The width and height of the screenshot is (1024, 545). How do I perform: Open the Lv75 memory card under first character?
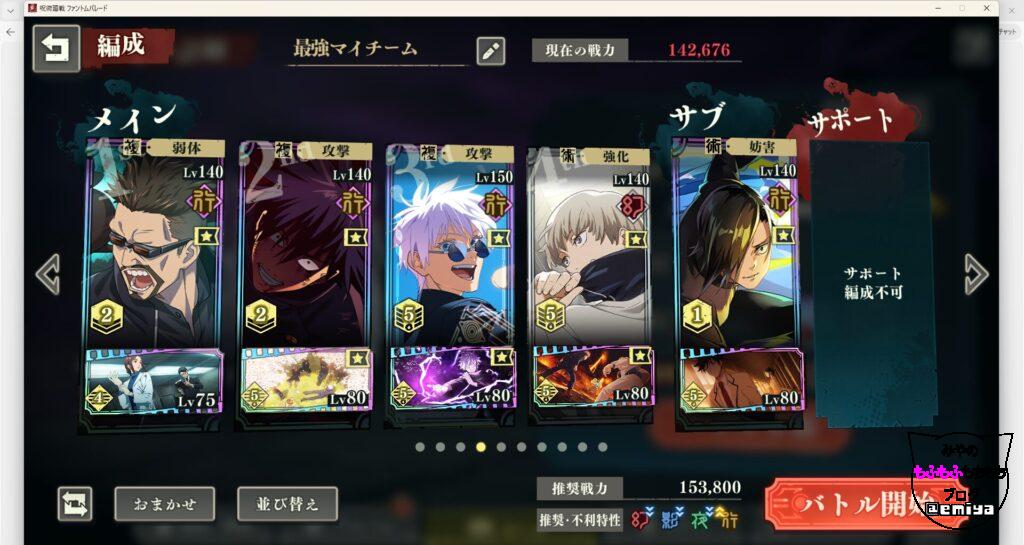coord(154,380)
